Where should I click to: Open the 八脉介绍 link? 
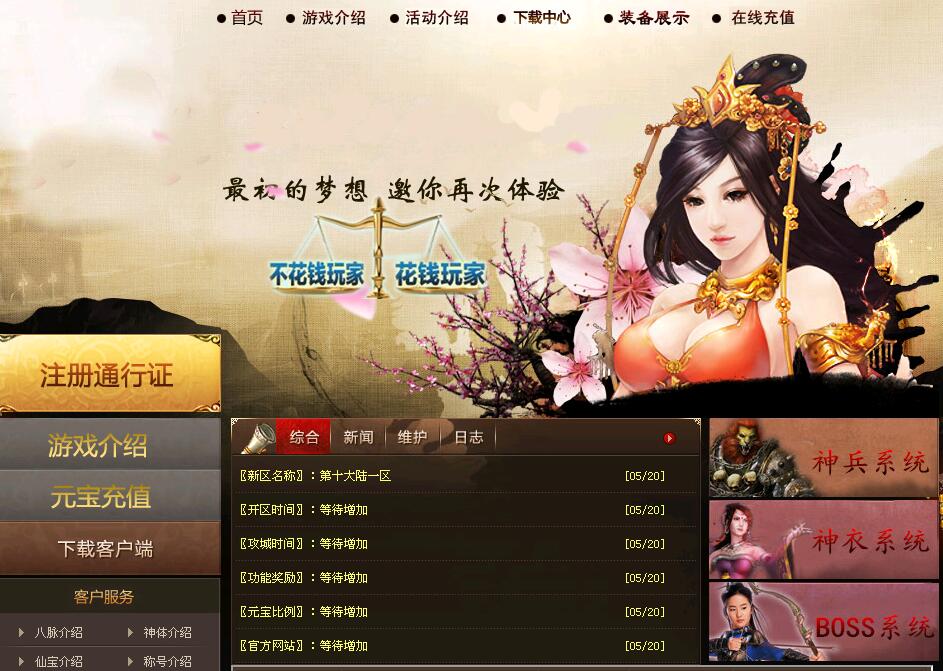coord(59,632)
